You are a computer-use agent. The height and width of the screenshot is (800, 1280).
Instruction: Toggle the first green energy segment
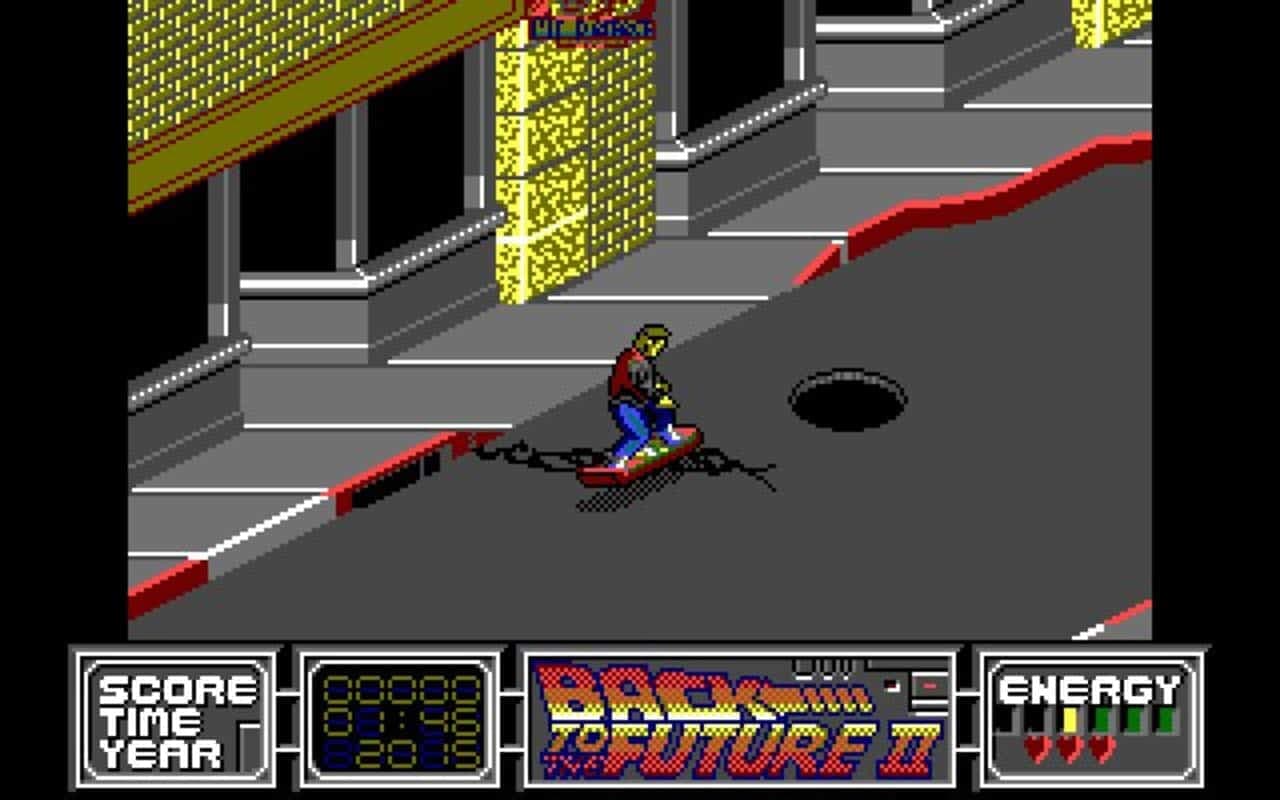[x=1102, y=718]
